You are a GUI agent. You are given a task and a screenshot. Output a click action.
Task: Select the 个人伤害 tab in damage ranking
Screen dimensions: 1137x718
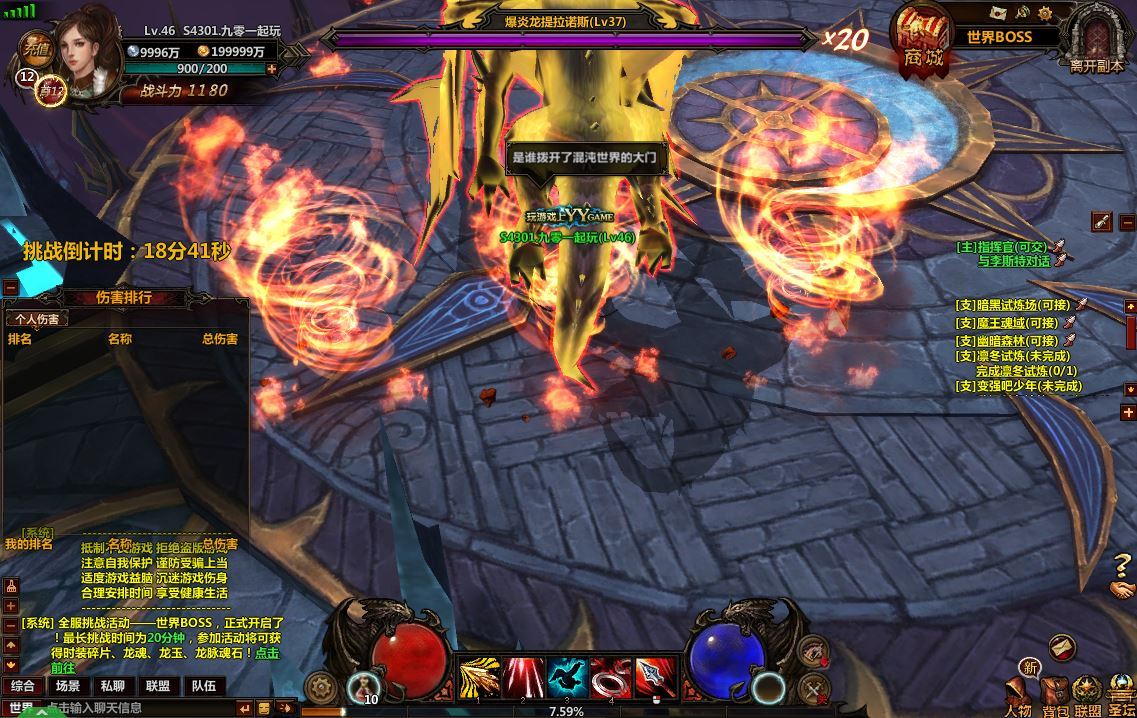pos(35,319)
